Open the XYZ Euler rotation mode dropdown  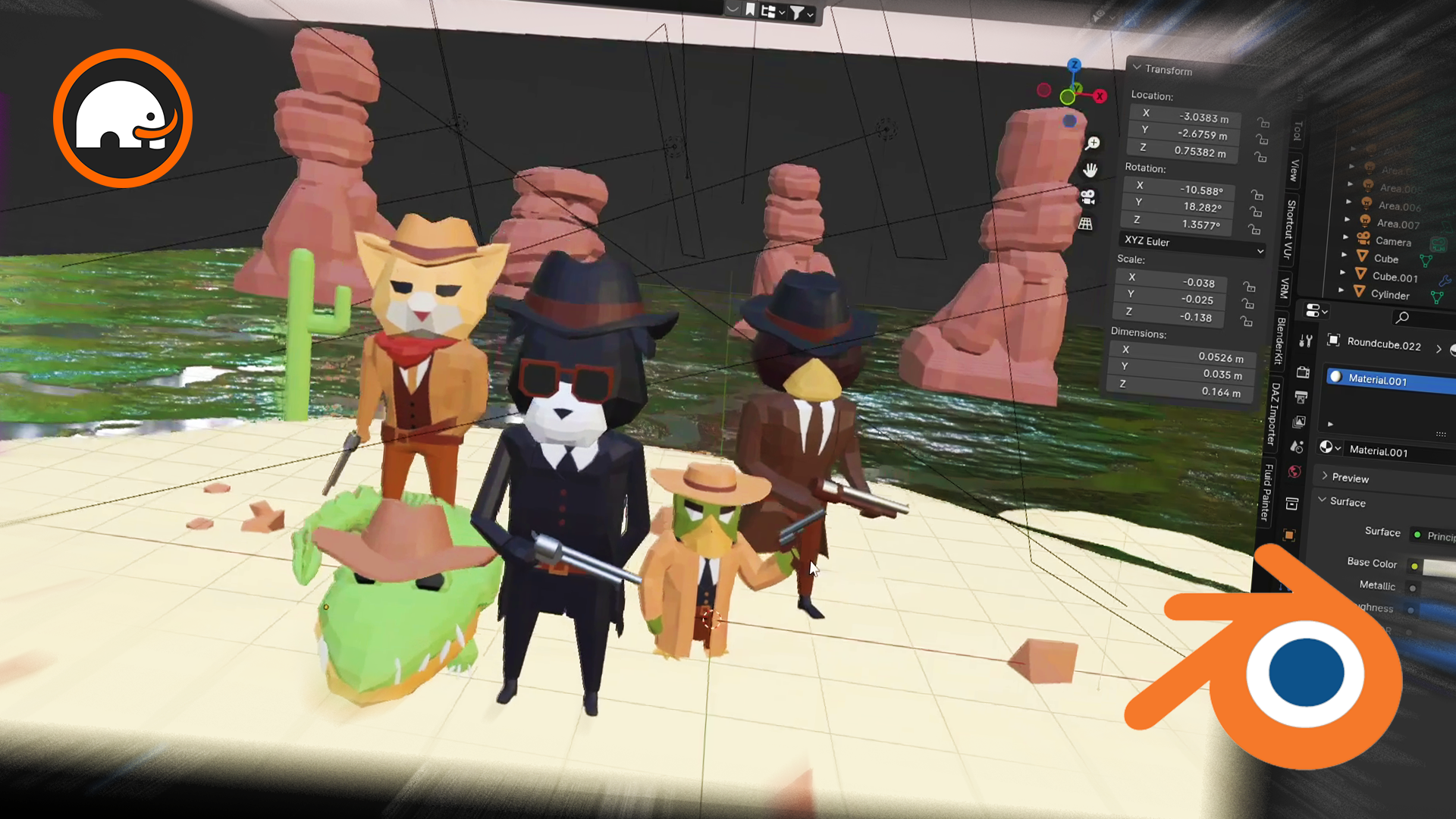click(x=1192, y=243)
